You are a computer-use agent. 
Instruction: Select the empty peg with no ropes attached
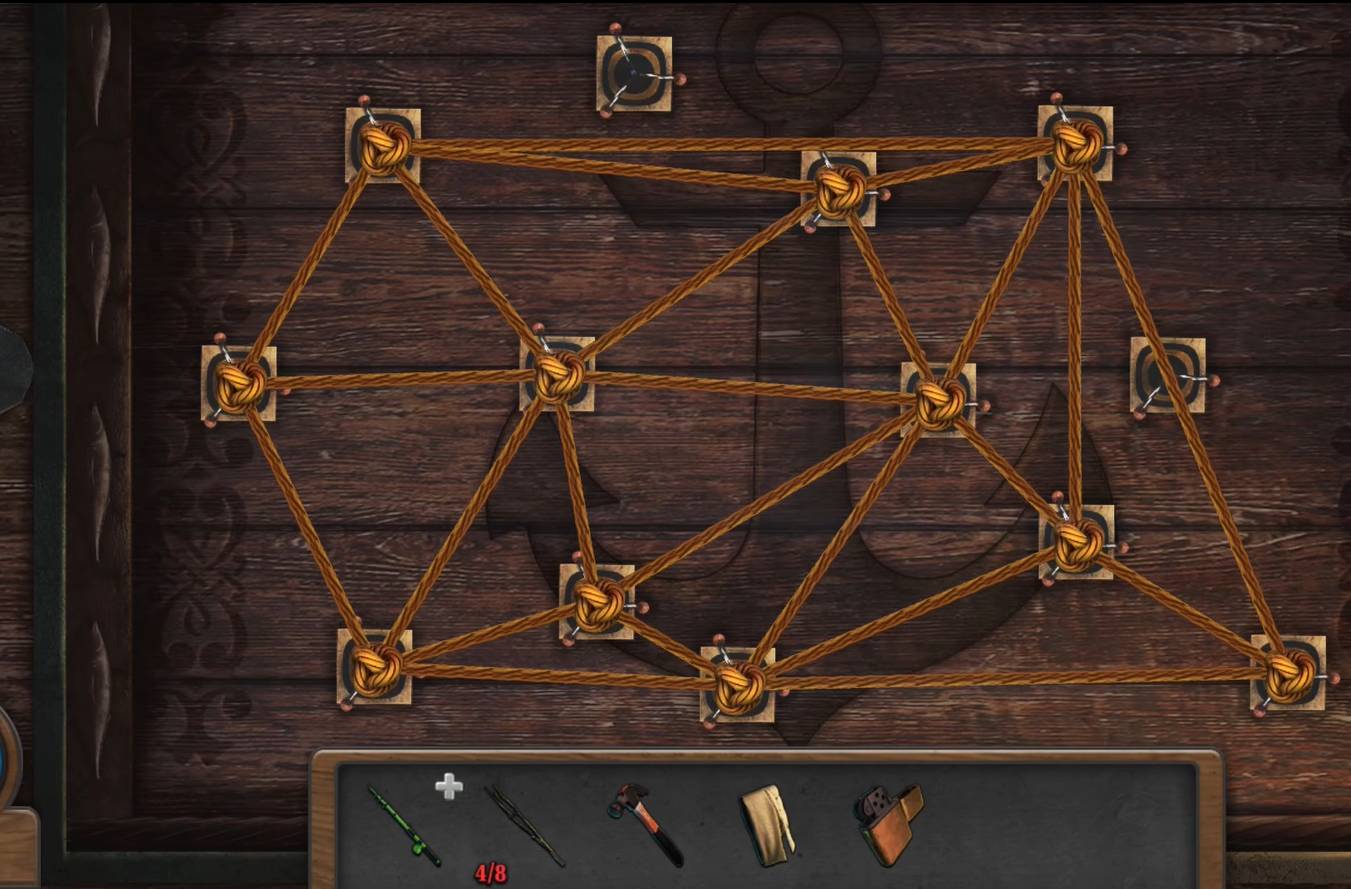tap(634, 73)
